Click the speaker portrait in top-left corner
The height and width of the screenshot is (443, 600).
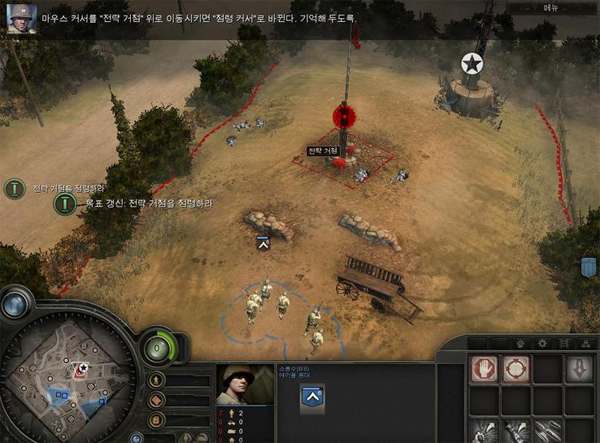[x=18, y=18]
